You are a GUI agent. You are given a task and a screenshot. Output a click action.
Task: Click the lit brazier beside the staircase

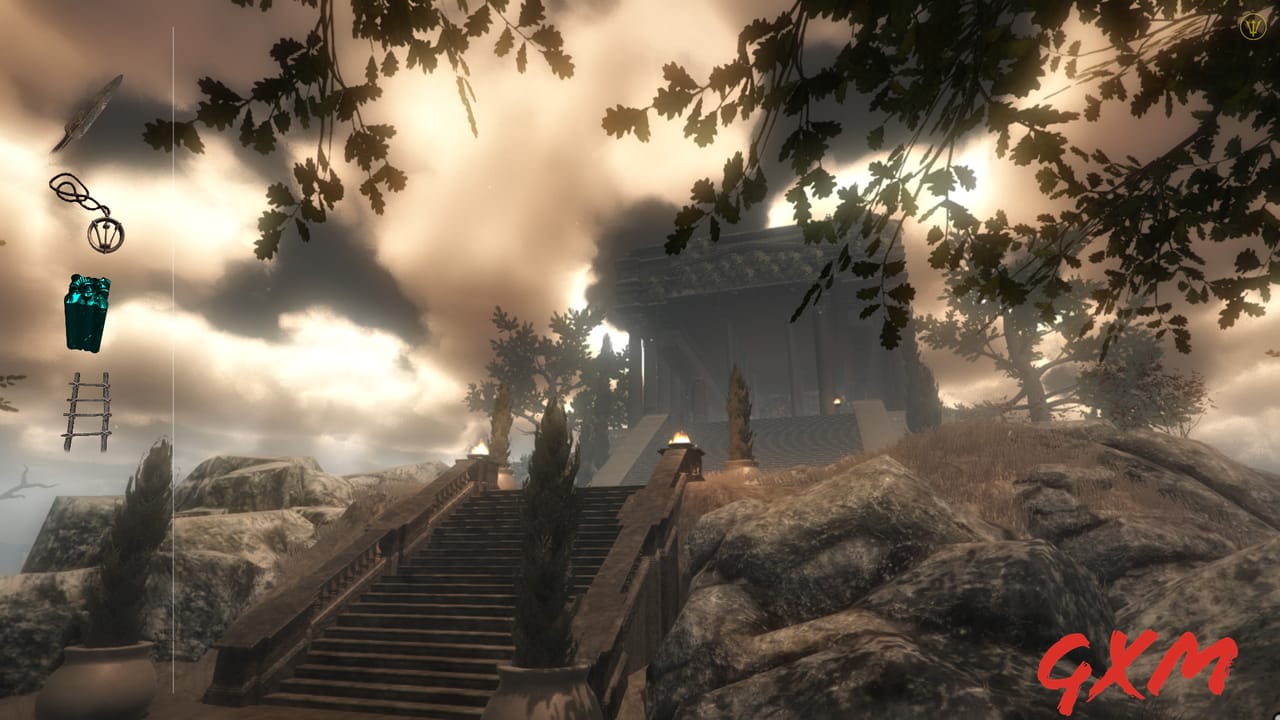click(678, 442)
